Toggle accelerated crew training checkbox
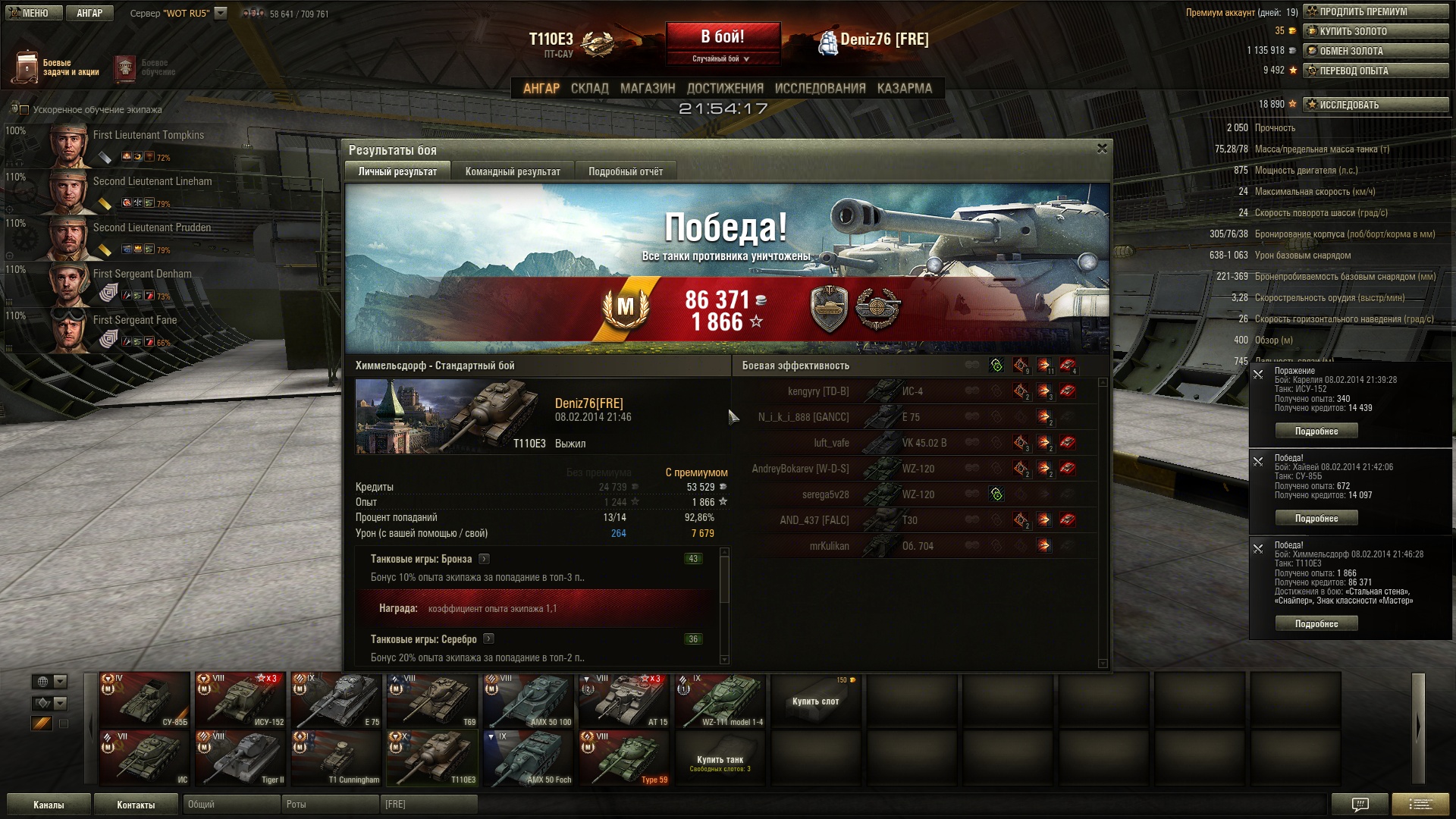The width and height of the screenshot is (1456, 819). [x=24, y=110]
